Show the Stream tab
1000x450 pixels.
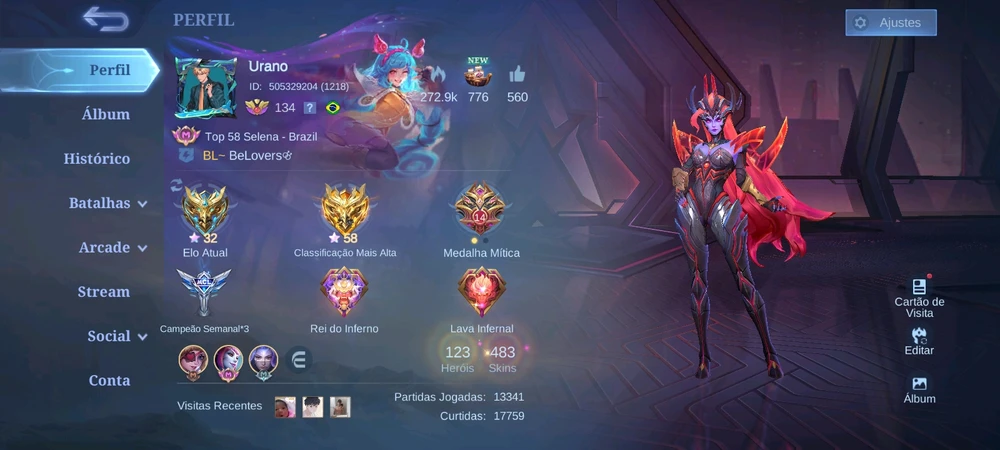pyautogui.click(x=104, y=292)
